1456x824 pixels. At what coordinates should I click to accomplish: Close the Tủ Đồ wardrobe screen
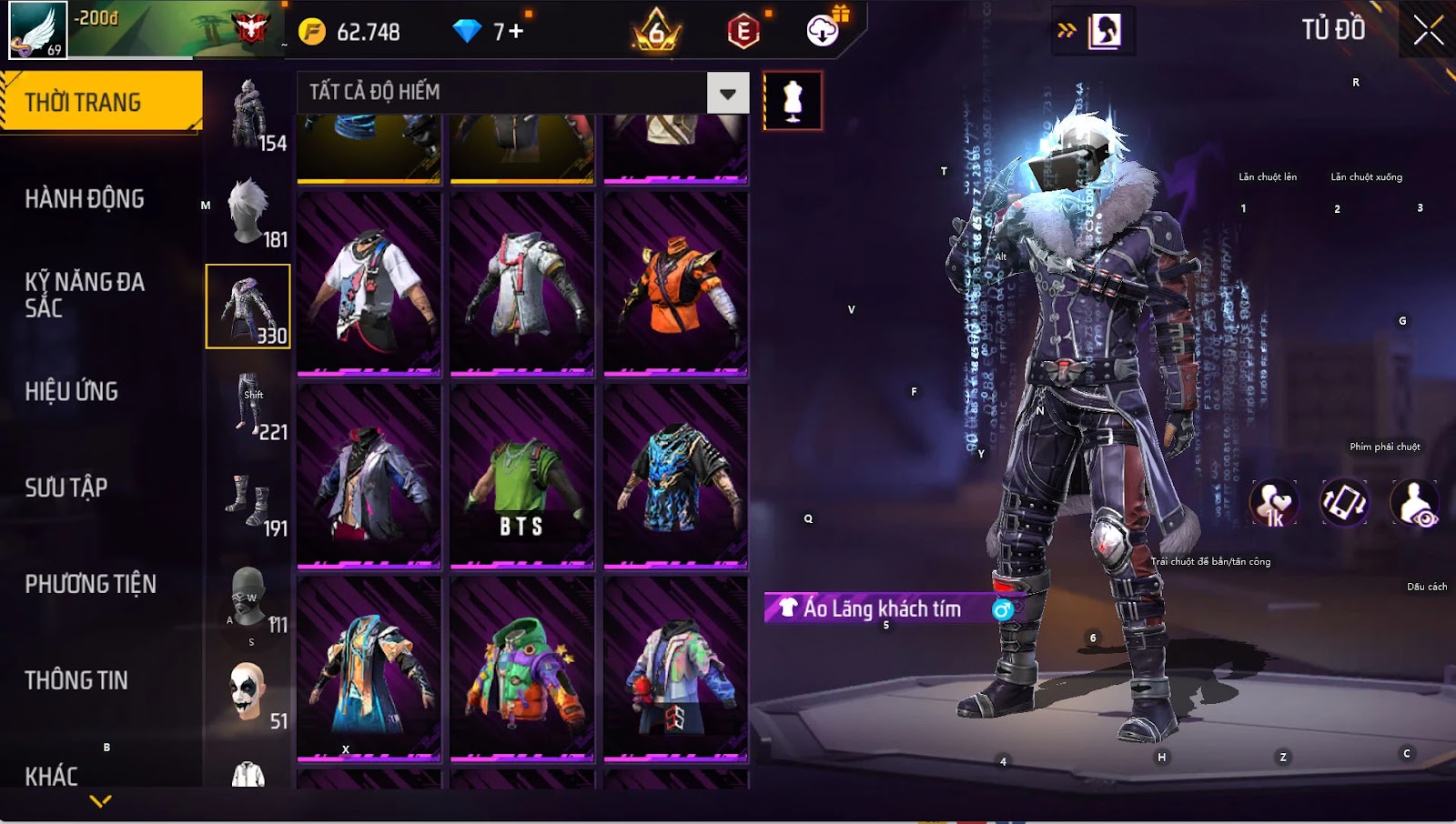coord(1428,30)
